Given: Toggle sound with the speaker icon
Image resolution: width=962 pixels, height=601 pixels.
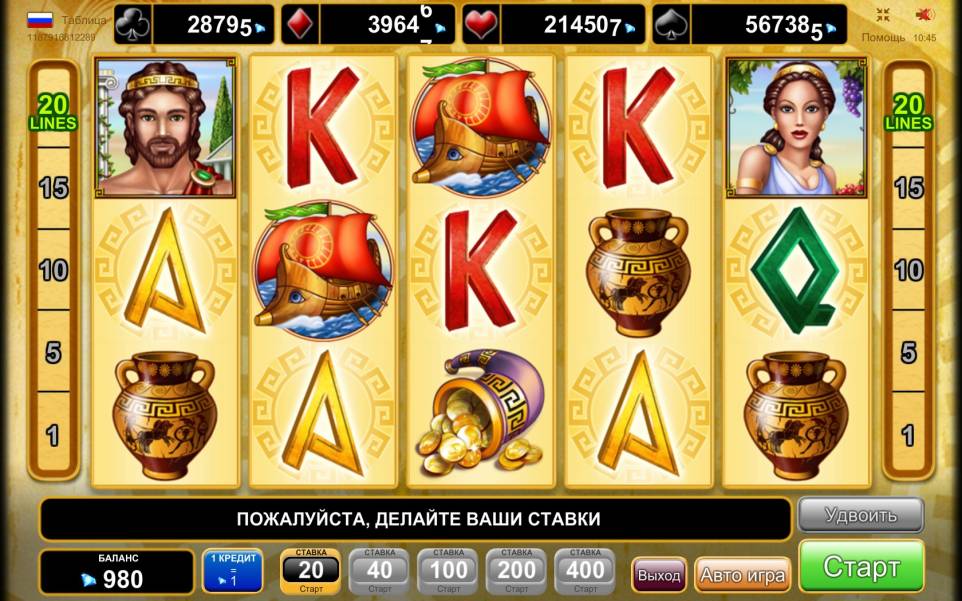Looking at the screenshot, I should pyautogui.click(x=925, y=14).
